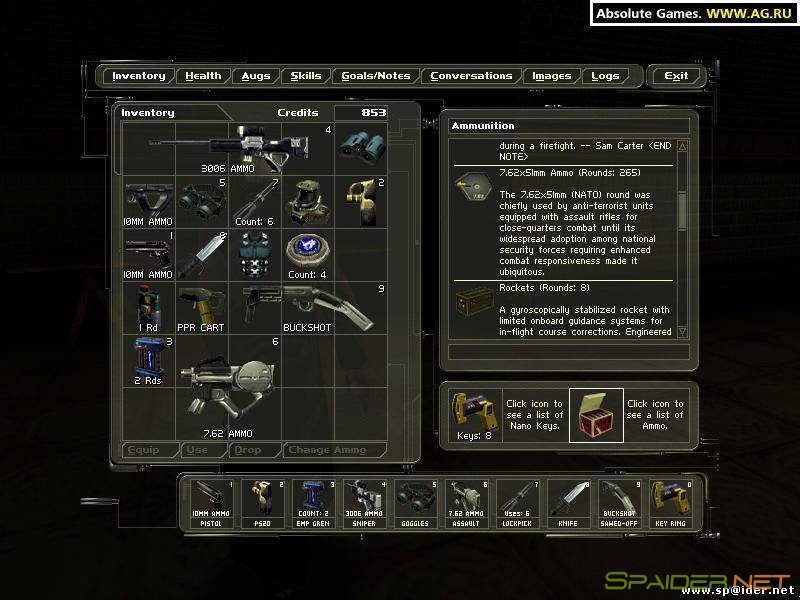Switch to the Conversations tab

pos(471,76)
